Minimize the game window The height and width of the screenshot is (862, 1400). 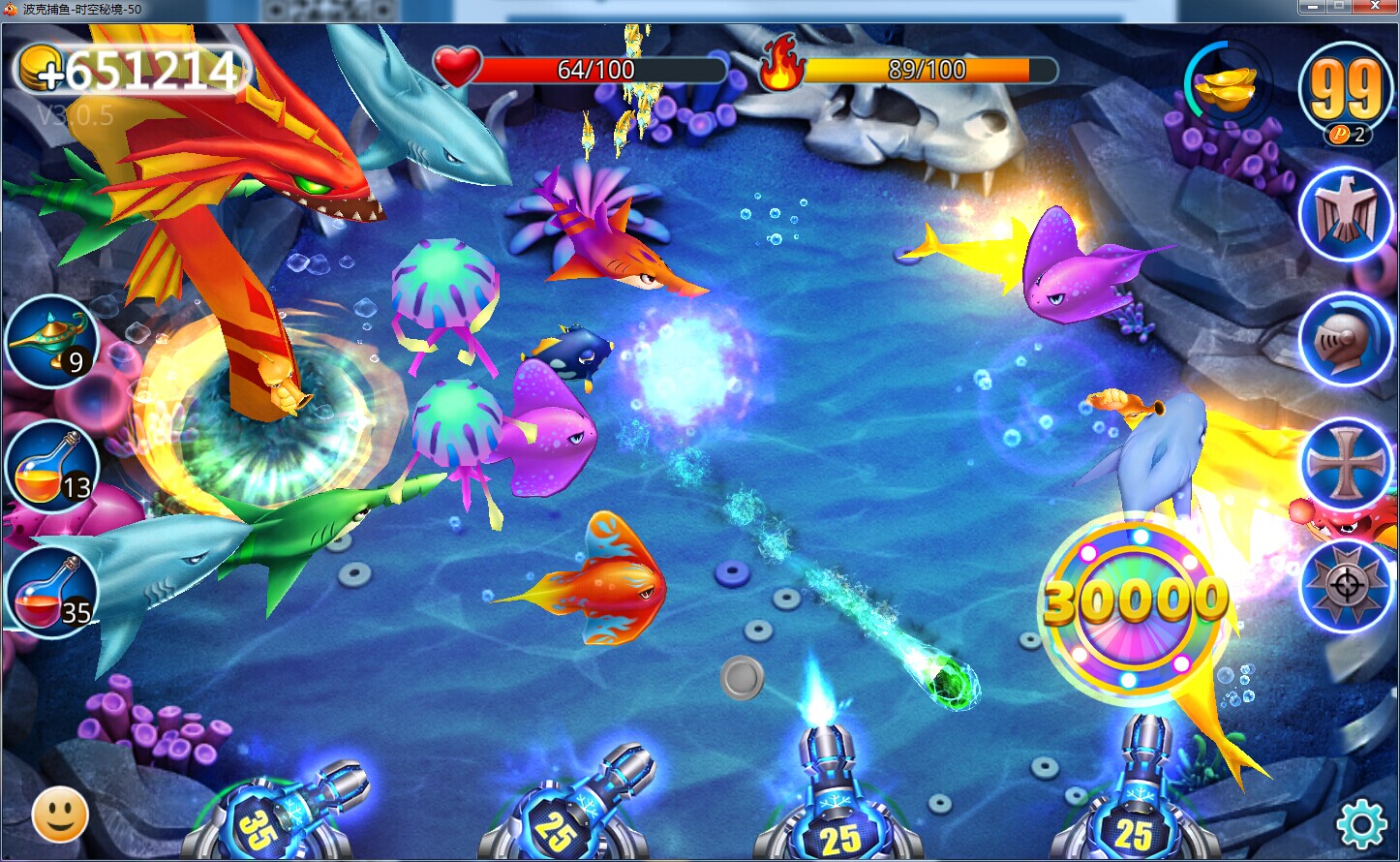1311,7
